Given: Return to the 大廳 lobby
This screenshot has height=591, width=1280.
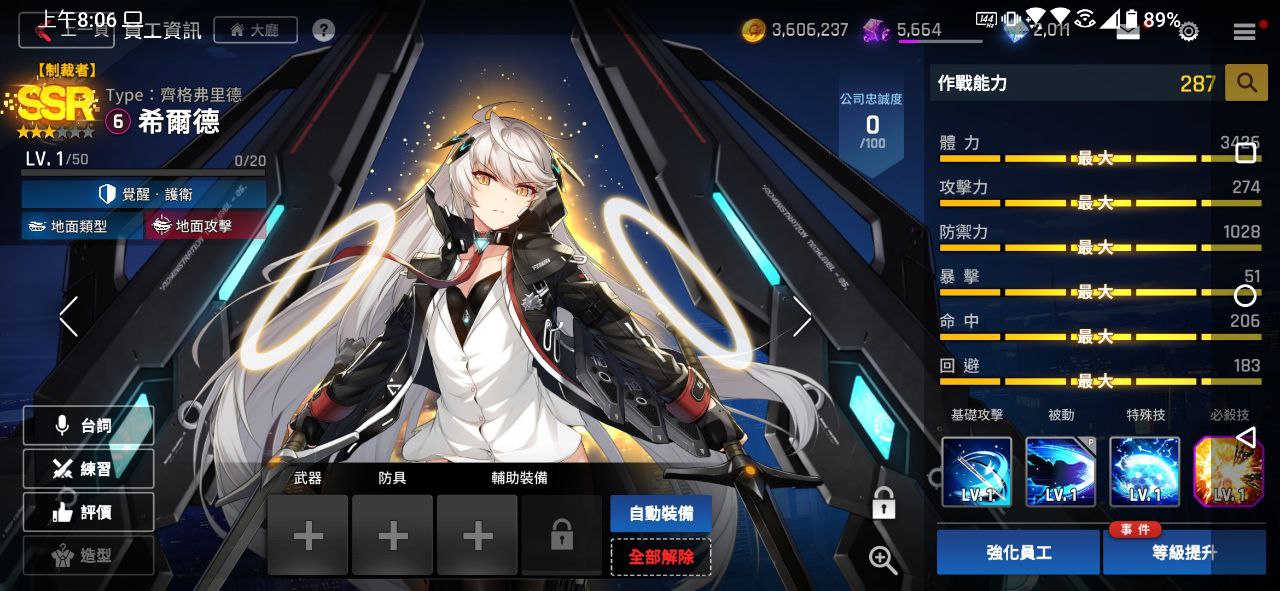Looking at the screenshot, I should click(254, 30).
